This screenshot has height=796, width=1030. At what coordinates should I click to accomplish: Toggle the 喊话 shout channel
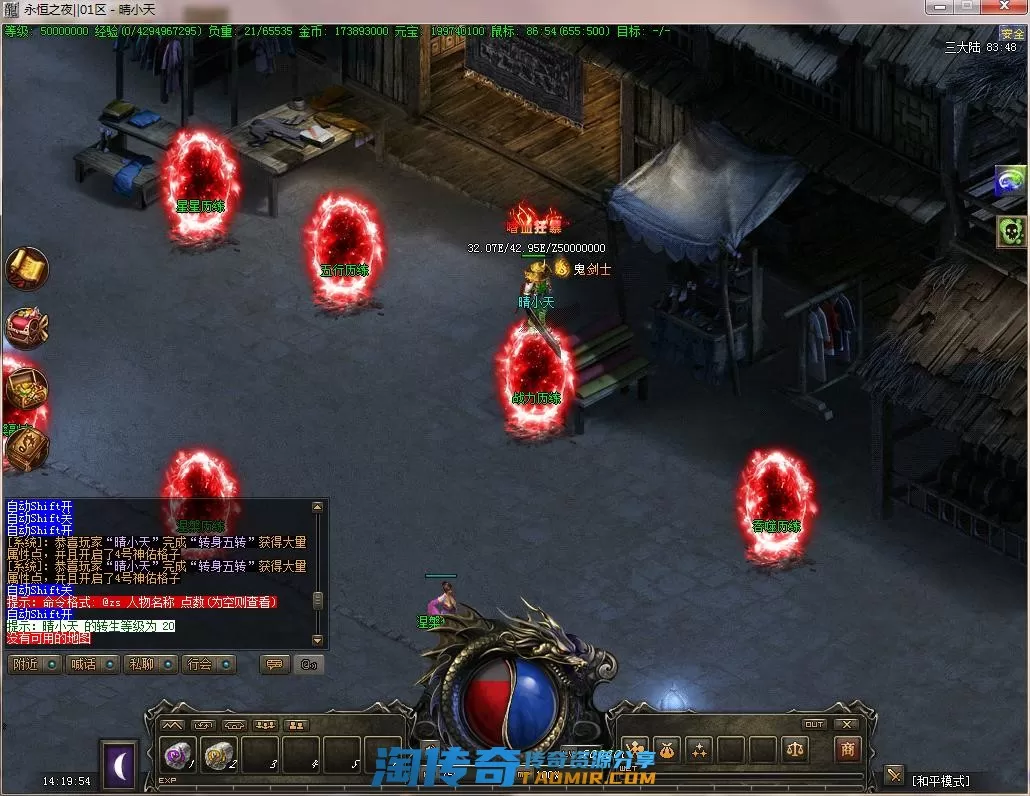(92, 664)
